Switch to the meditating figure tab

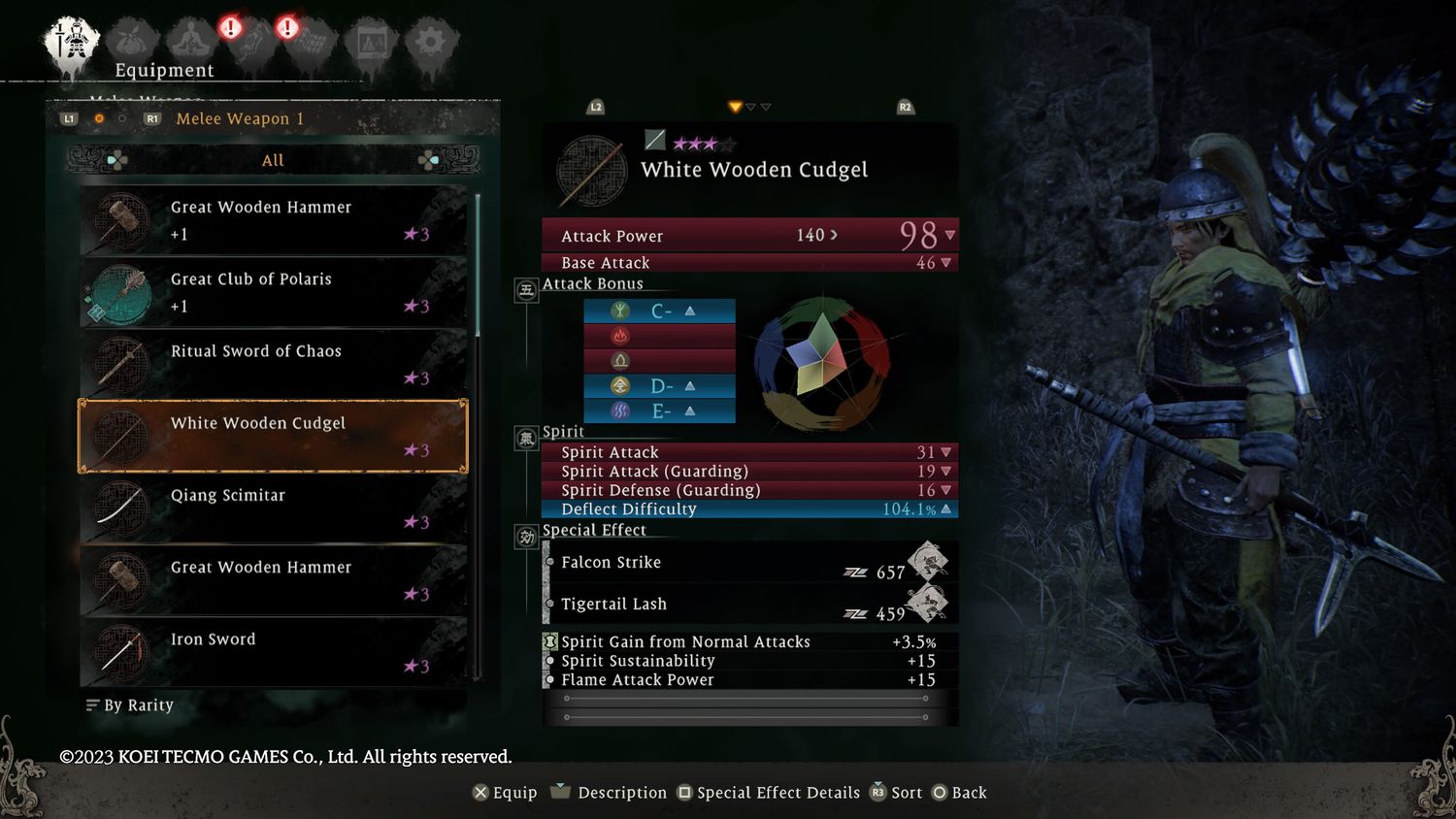tap(191, 43)
